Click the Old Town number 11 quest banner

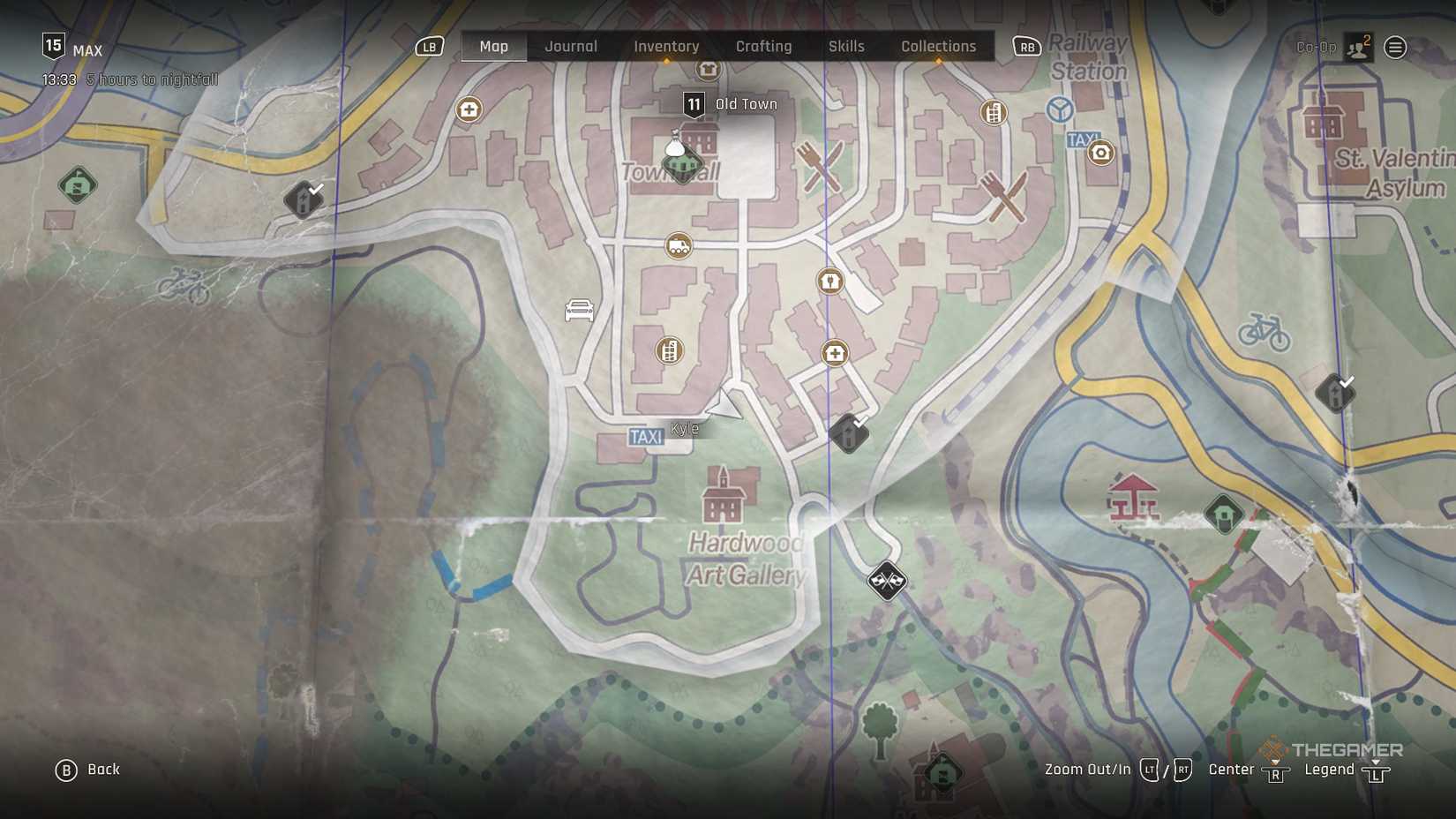pos(694,103)
